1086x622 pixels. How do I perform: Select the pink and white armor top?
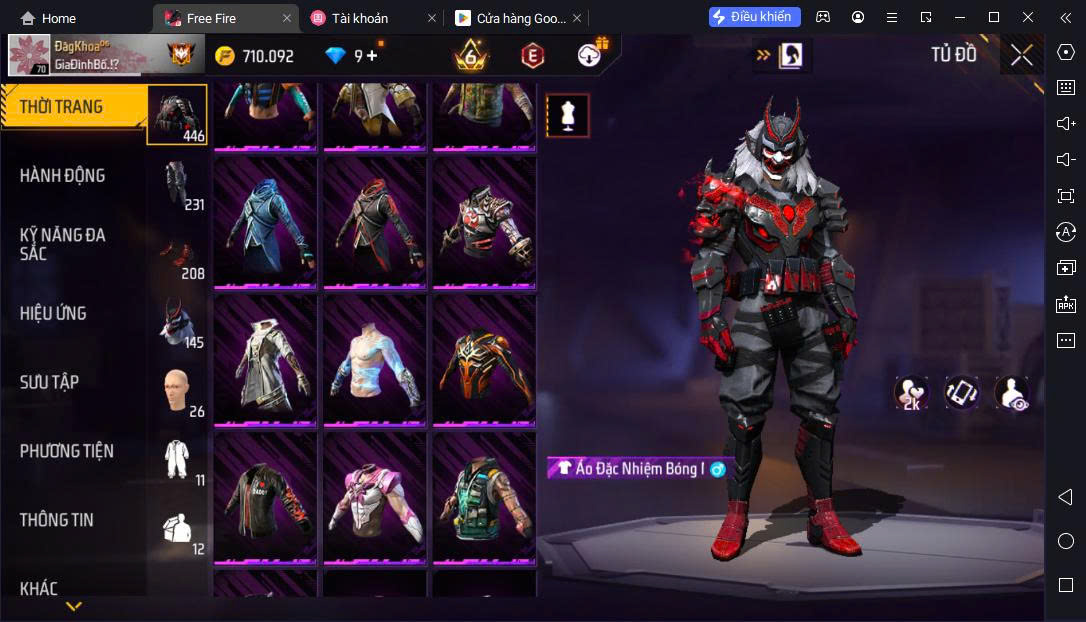pos(374,497)
